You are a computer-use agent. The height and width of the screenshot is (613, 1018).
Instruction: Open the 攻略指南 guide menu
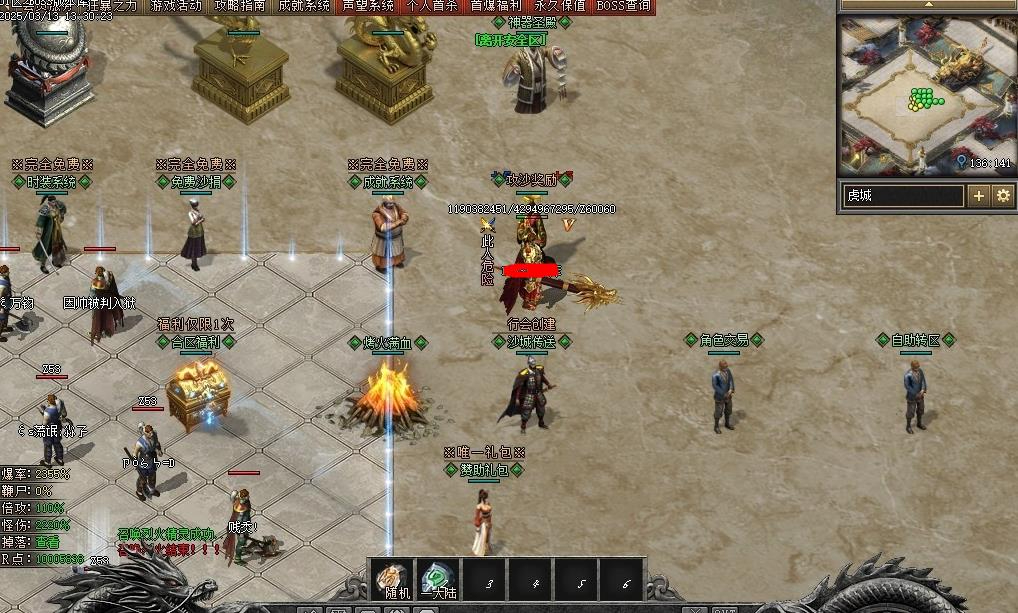(240, 6)
